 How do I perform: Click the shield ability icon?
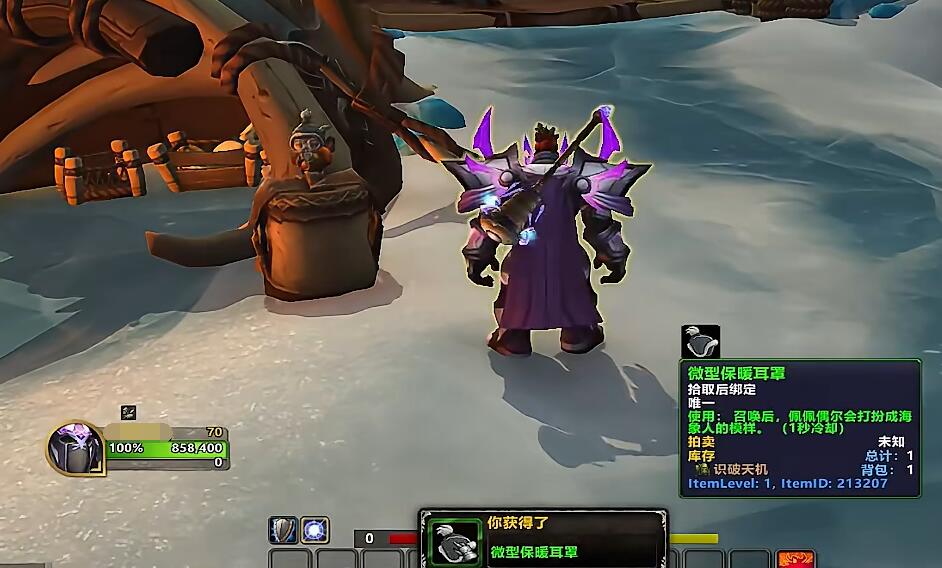click(x=284, y=531)
